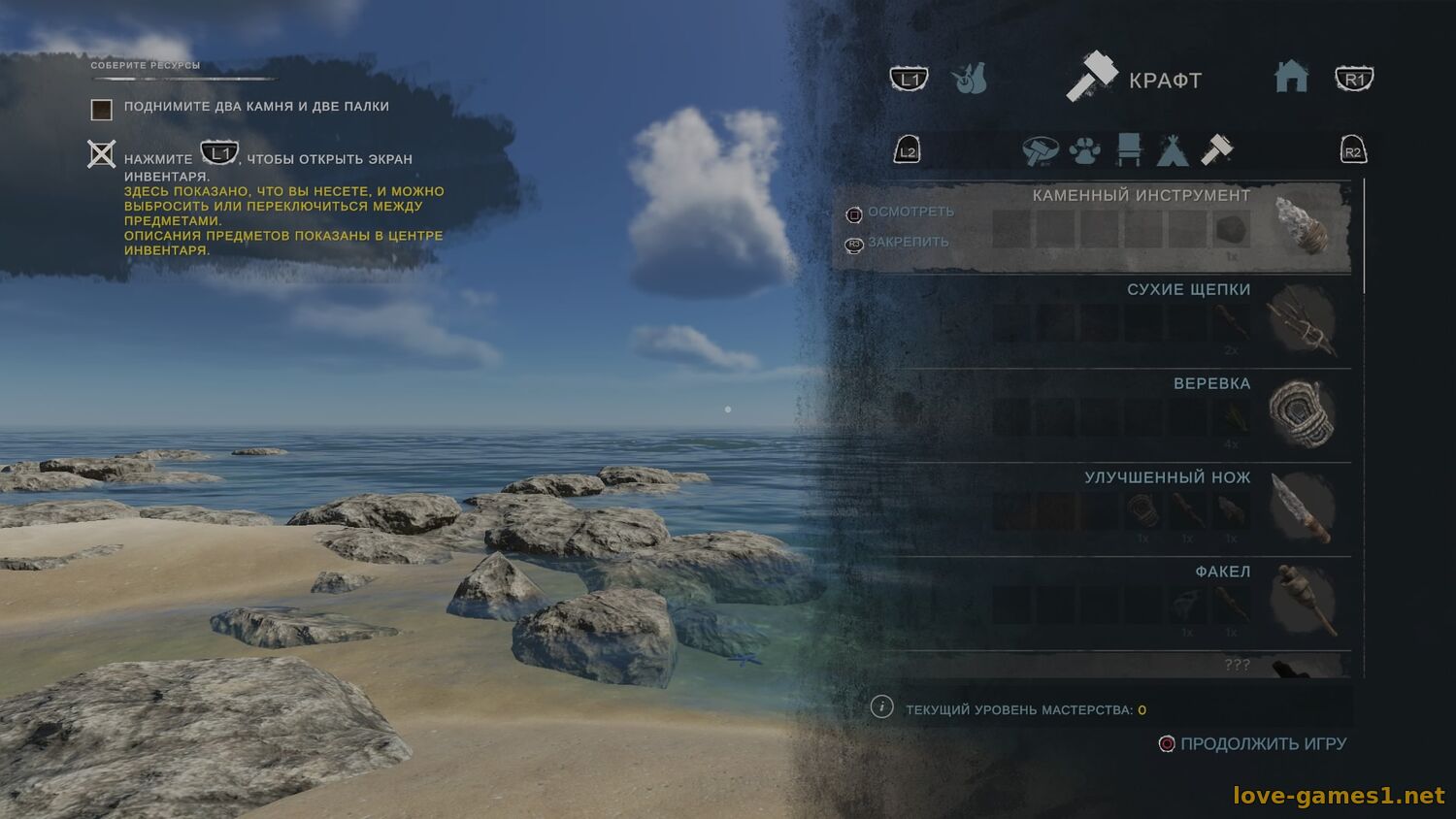The width and height of the screenshot is (1456, 819).
Task: Select the paw print crafting category
Action: point(1084,150)
